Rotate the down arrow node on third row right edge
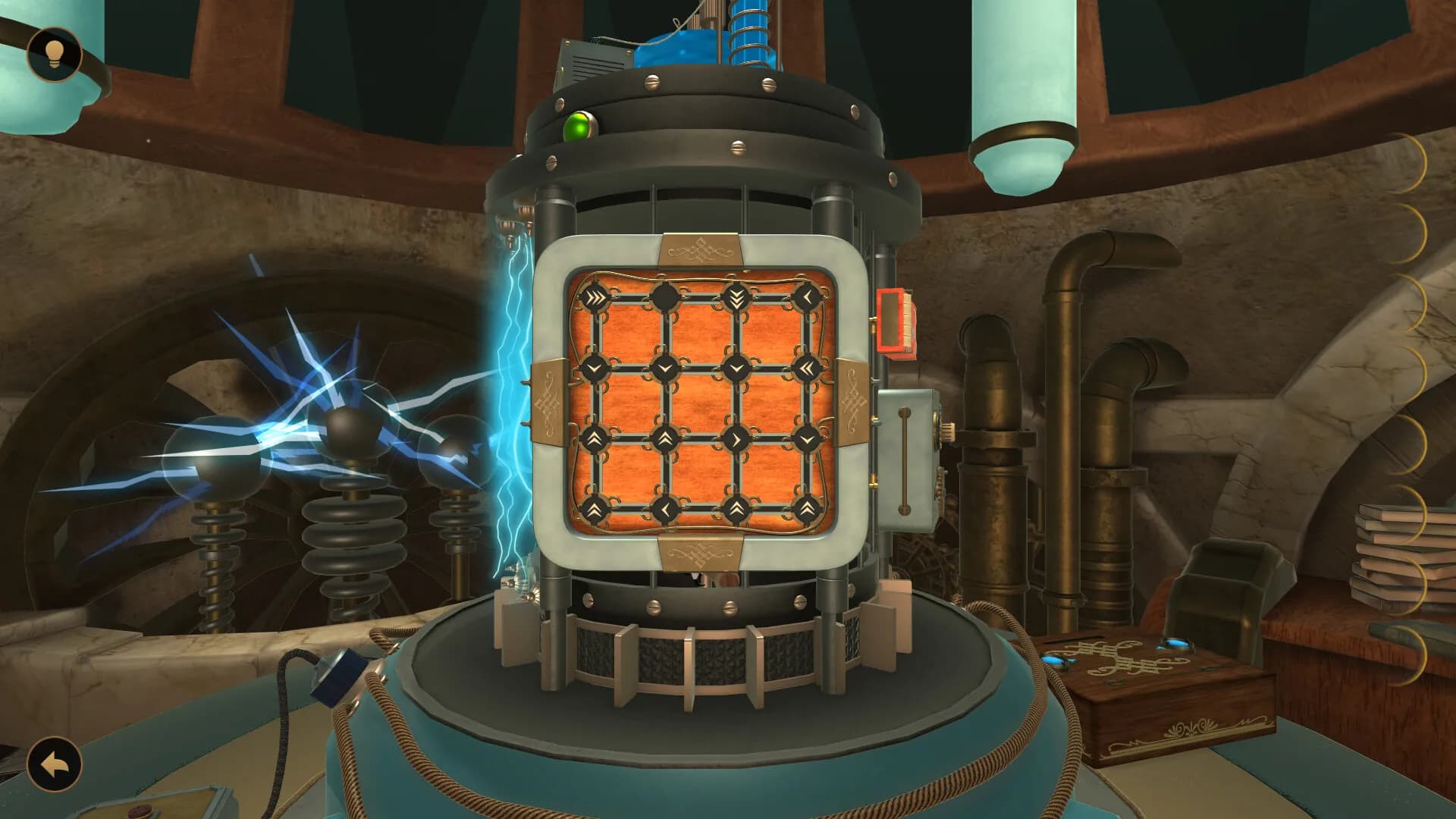The width and height of the screenshot is (1456, 819). point(805,438)
